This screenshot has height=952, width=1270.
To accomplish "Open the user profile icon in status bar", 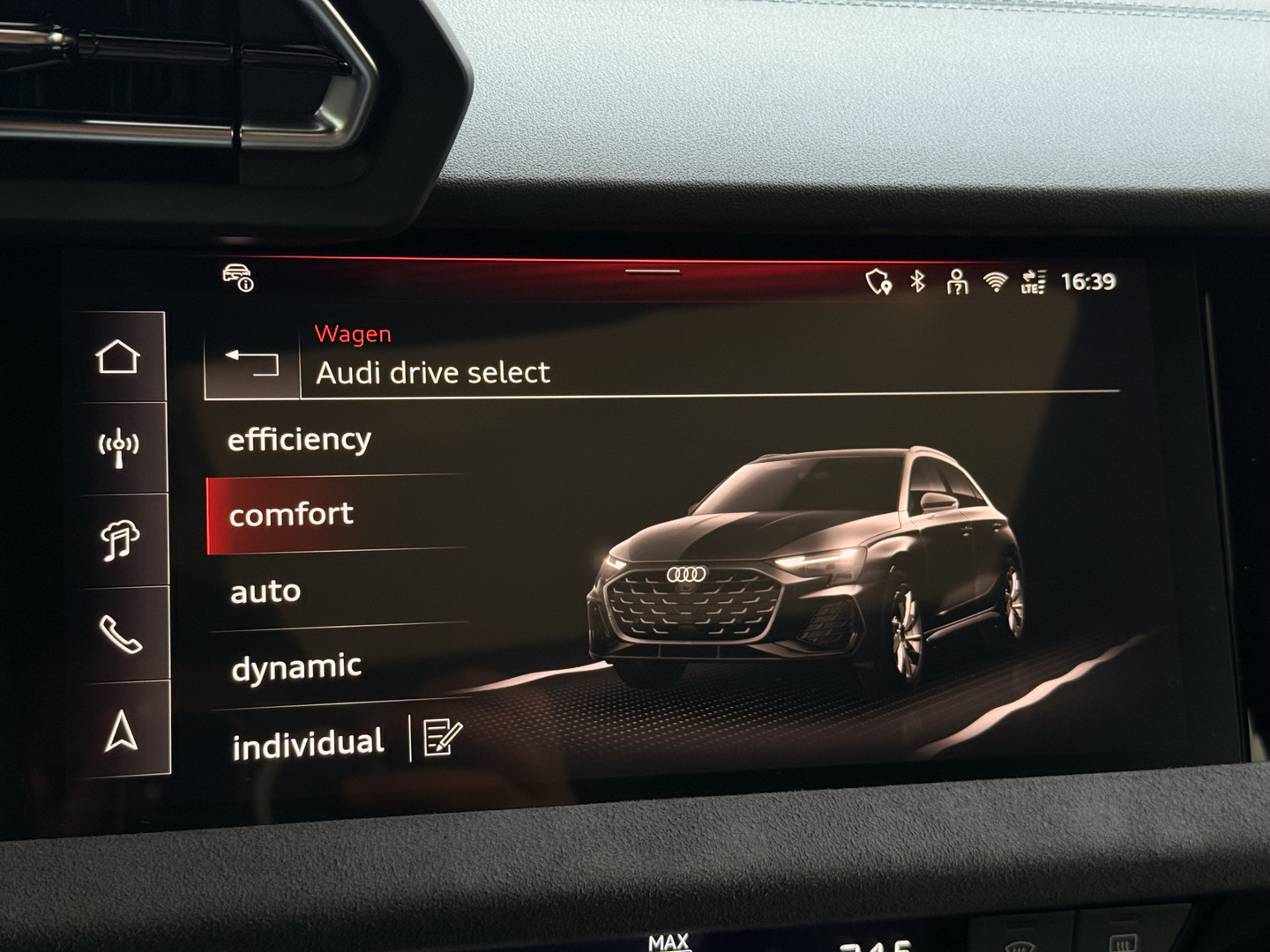I will click(956, 280).
